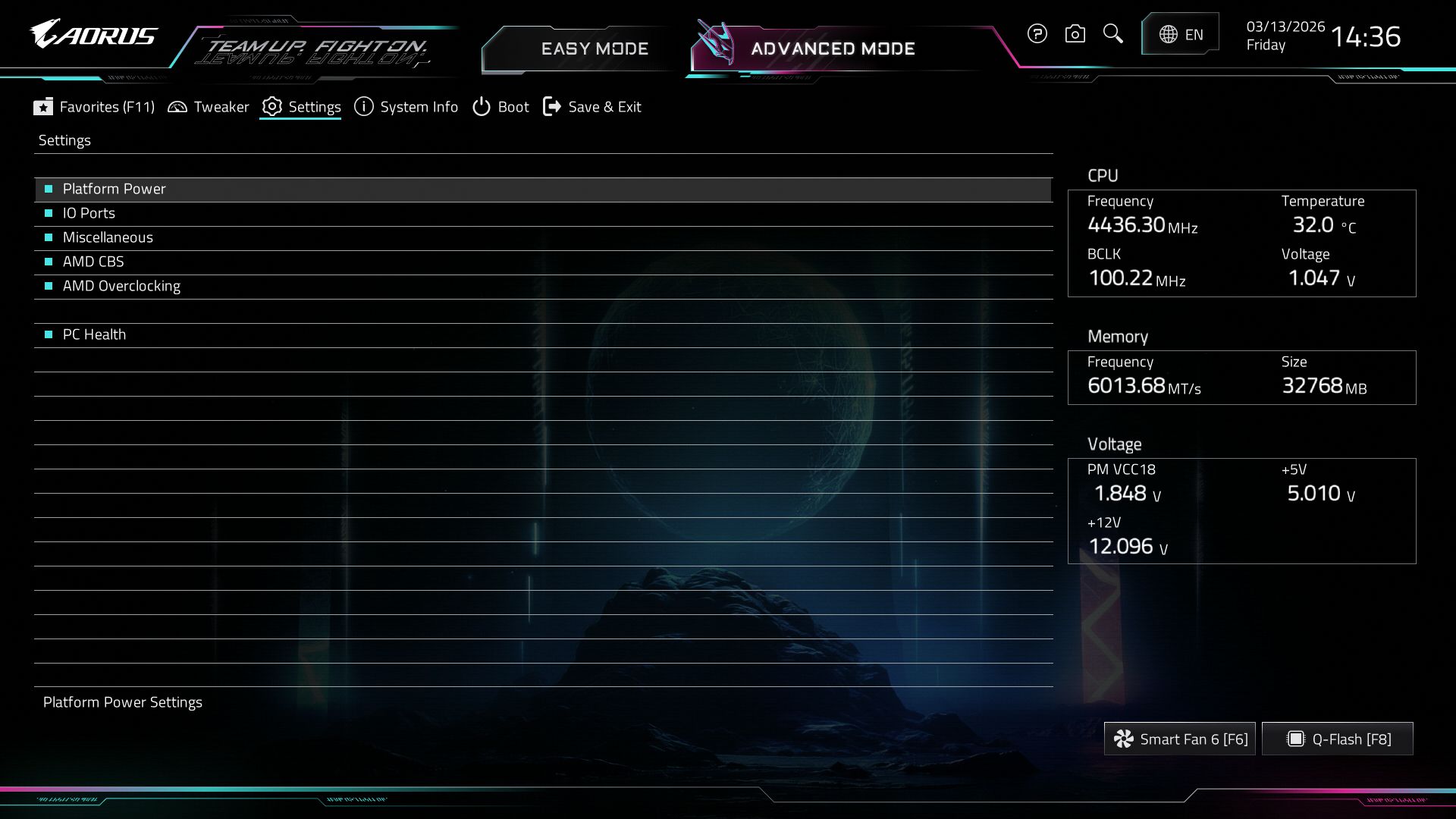Choose the PC Health entry

[x=94, y=334]
